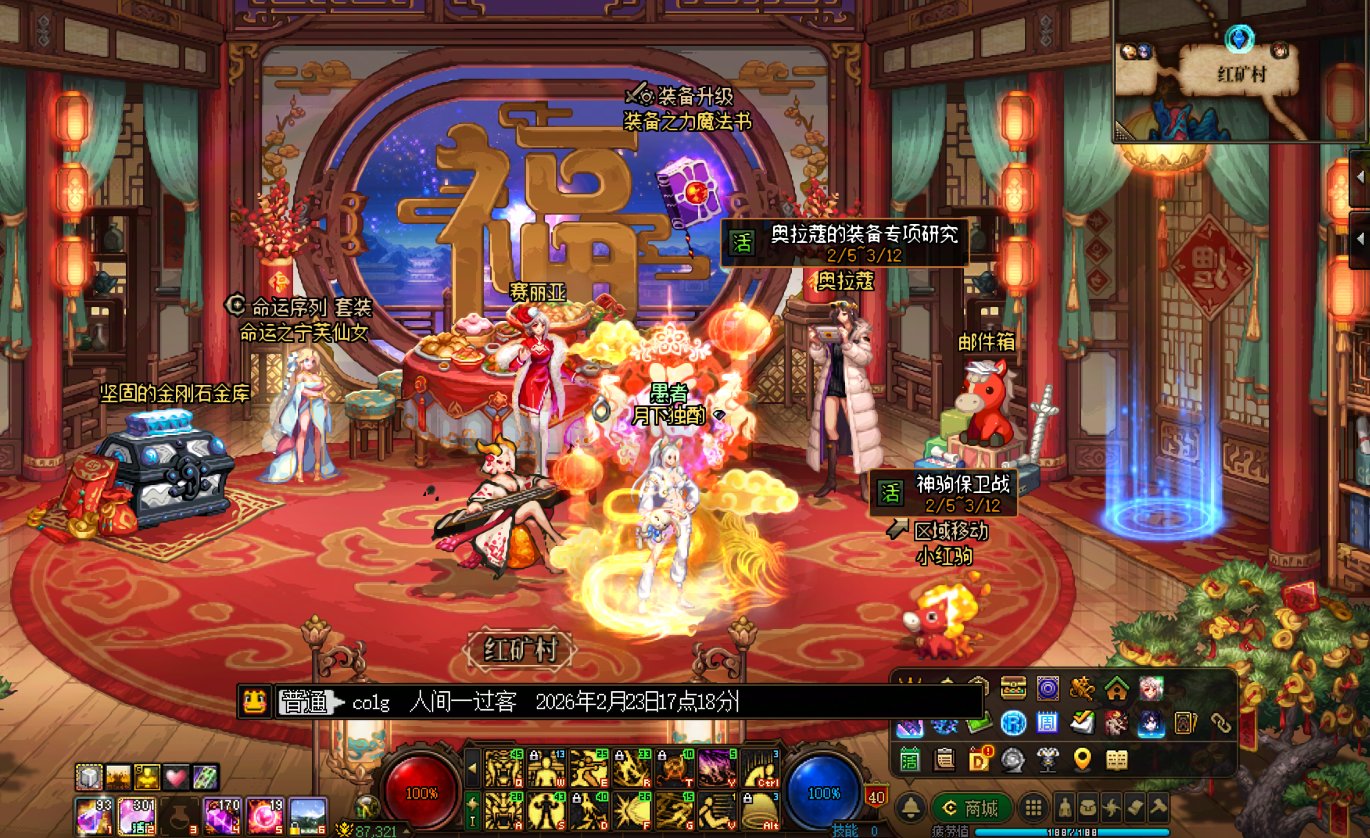The image size is (1370, 838).
Task: Select the pink heart buff icon
Action: click(x=176, y=777)
